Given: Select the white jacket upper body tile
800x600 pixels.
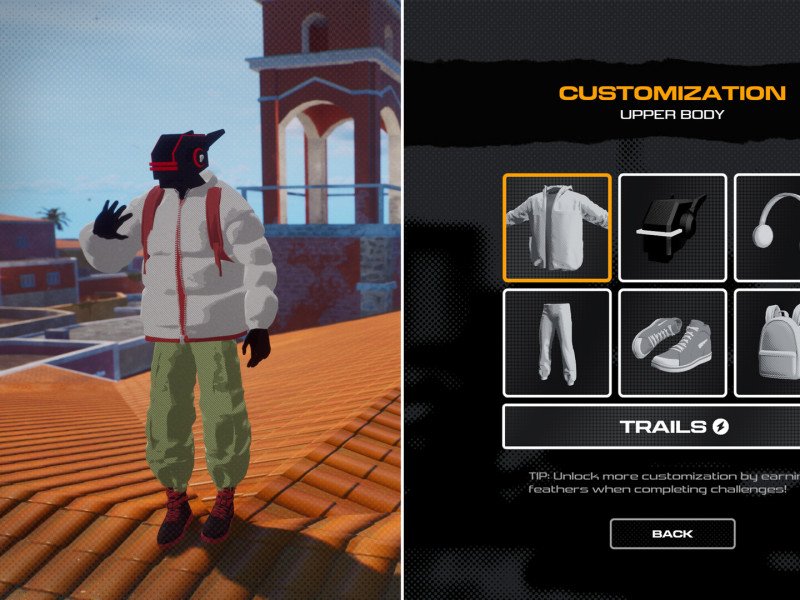Looking at the screenshot, I should tap(557, 228).
